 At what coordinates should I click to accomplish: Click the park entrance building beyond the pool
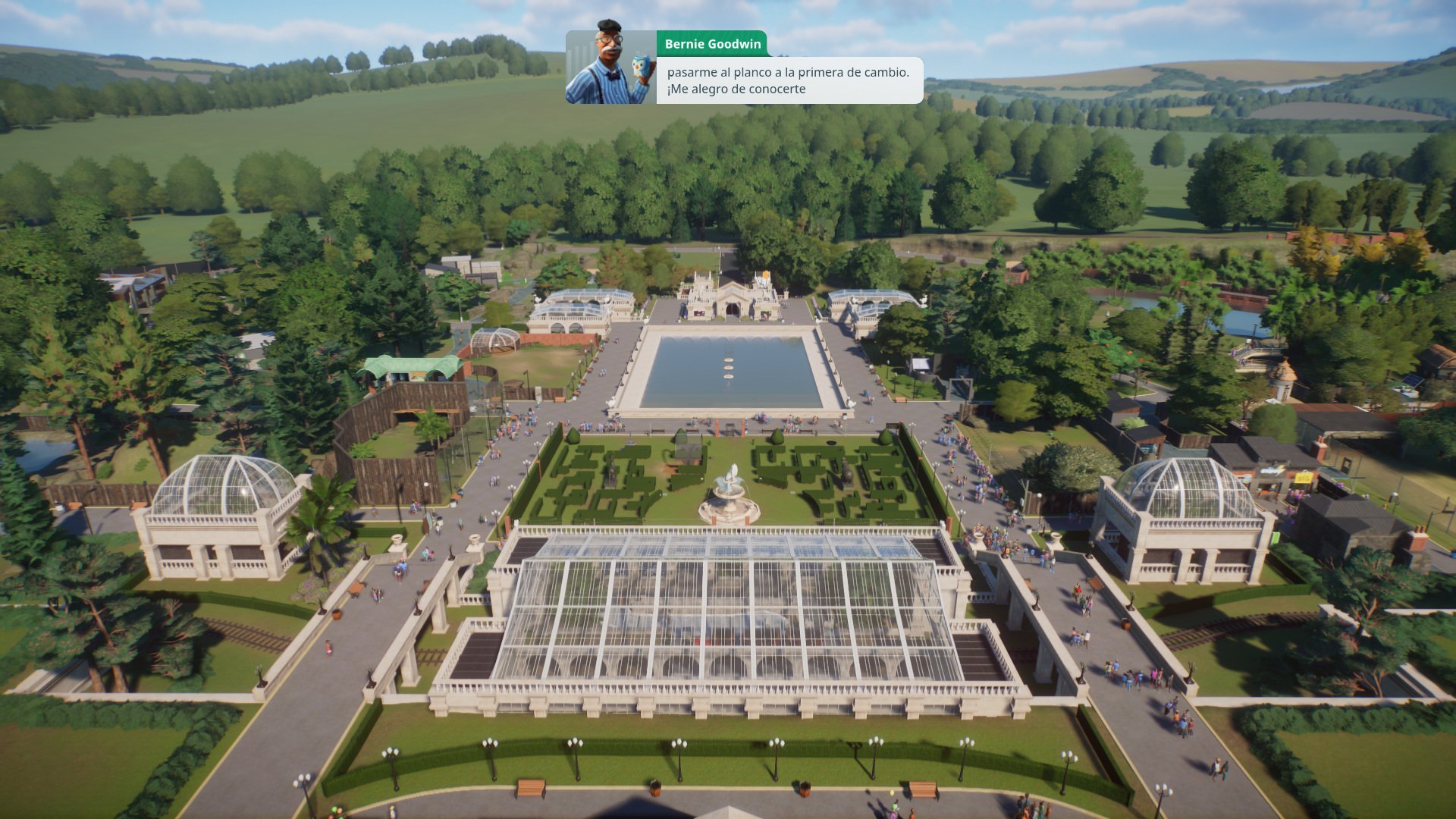coord(730,296)
